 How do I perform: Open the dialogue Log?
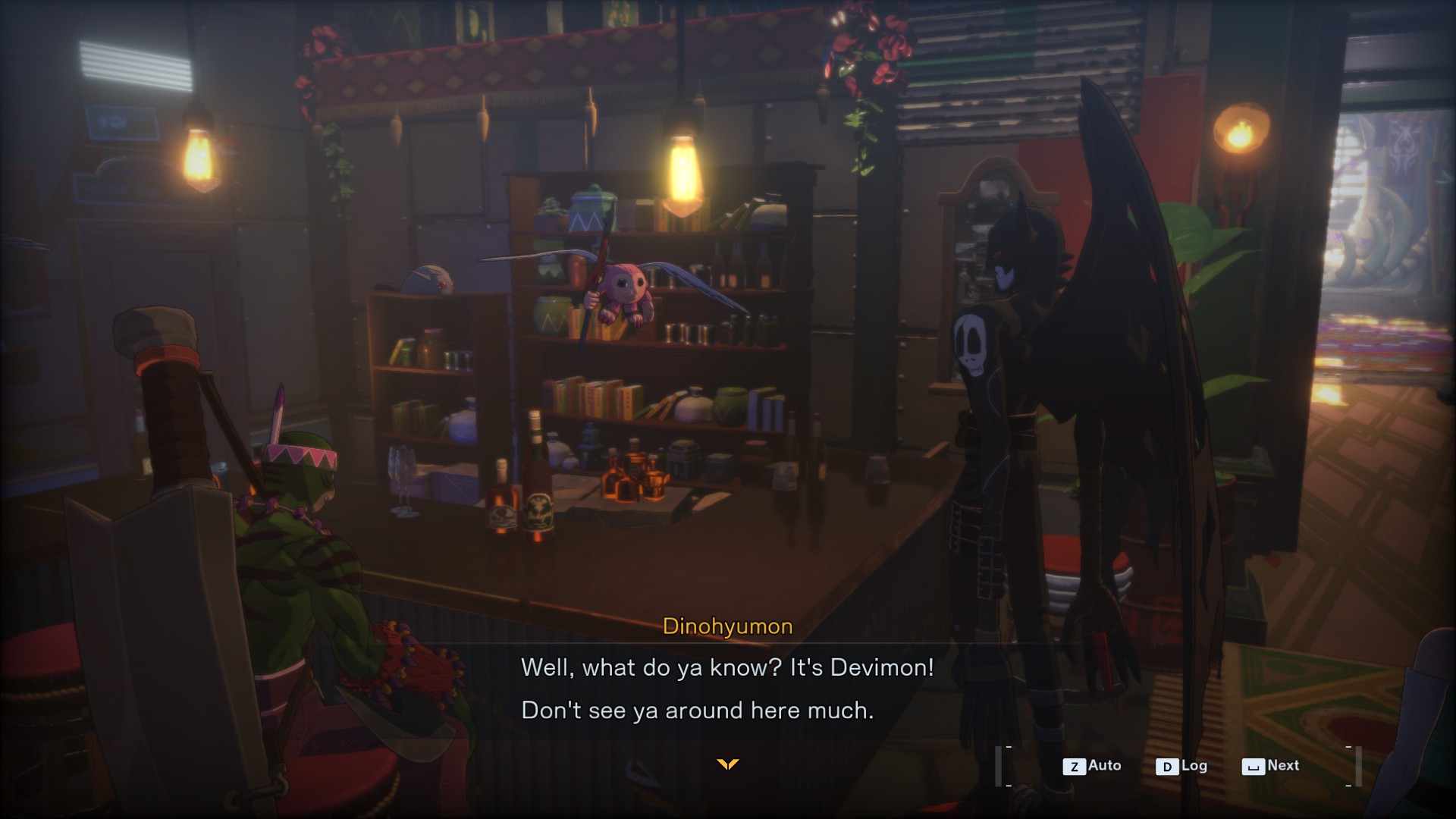[1181, 766]
